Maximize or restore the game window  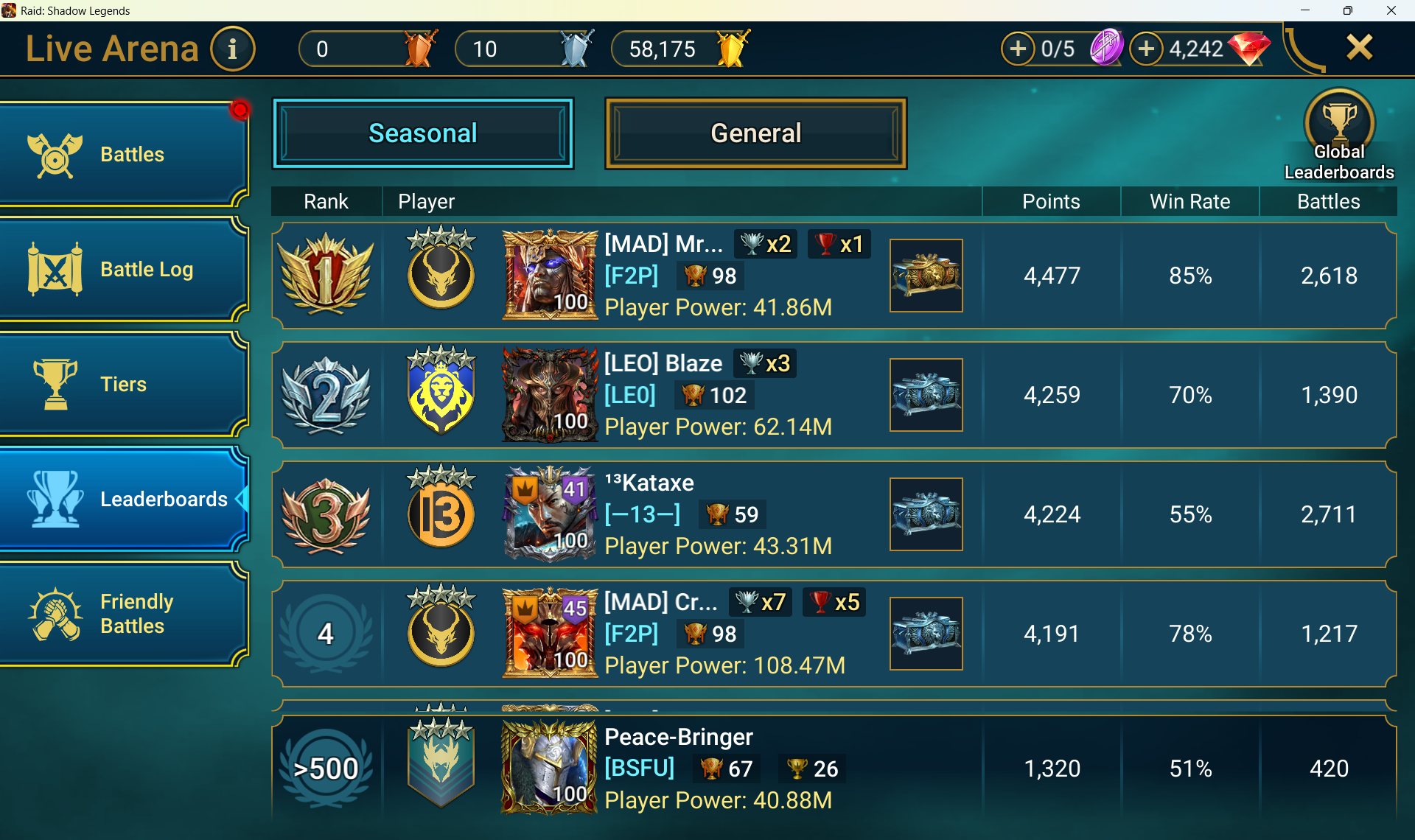click(x=1348, y=10)
